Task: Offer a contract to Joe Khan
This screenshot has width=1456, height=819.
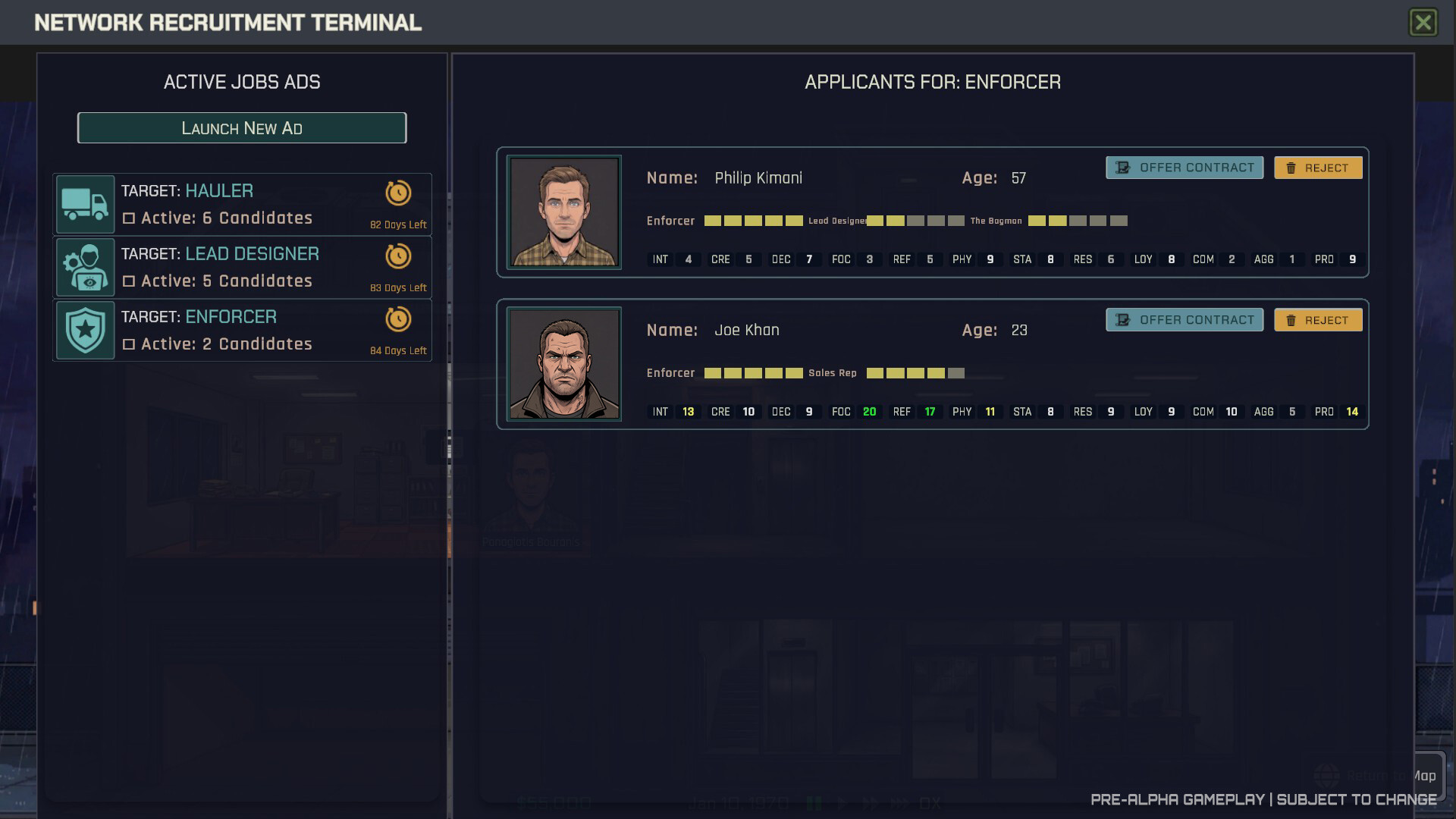Action: [x=1184, y=319]
